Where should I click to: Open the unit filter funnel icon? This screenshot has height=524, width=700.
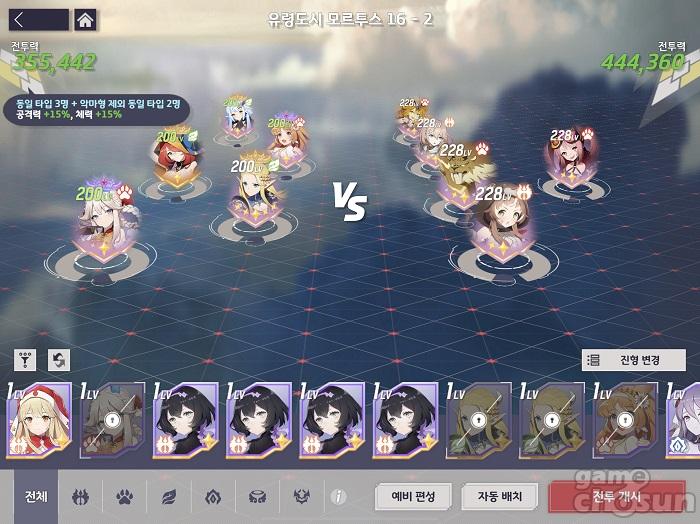point(27,360)
